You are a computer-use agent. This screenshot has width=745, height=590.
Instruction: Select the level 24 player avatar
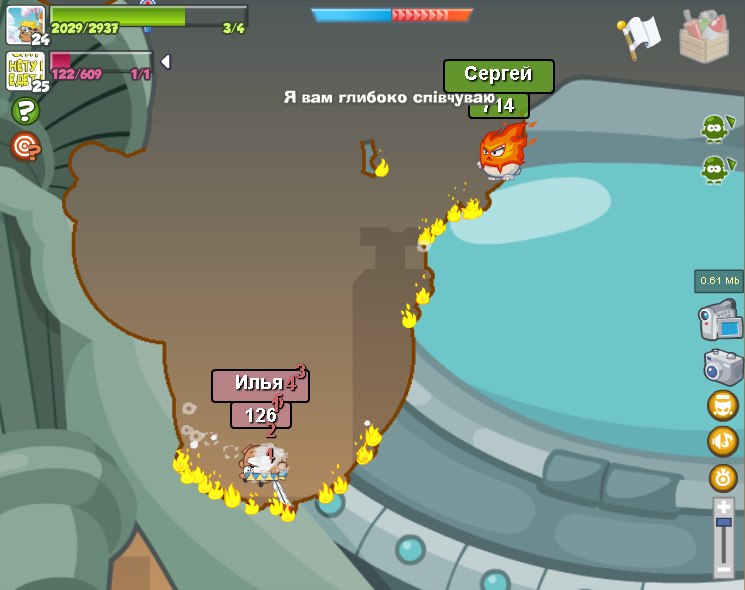coord(26,25)
